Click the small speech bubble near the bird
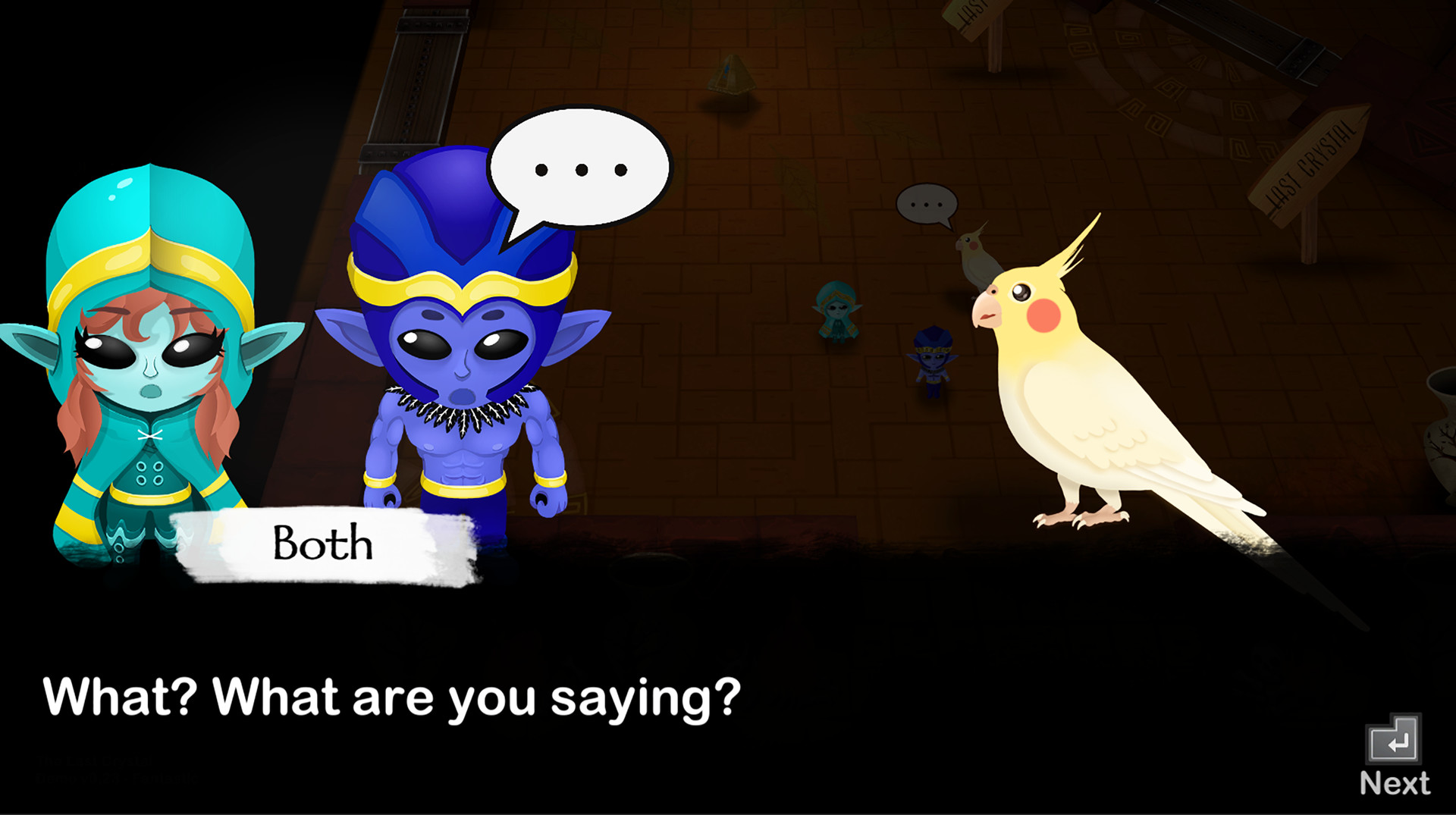This screenshot has width=1456, height=815. click(x=927, y=205)
